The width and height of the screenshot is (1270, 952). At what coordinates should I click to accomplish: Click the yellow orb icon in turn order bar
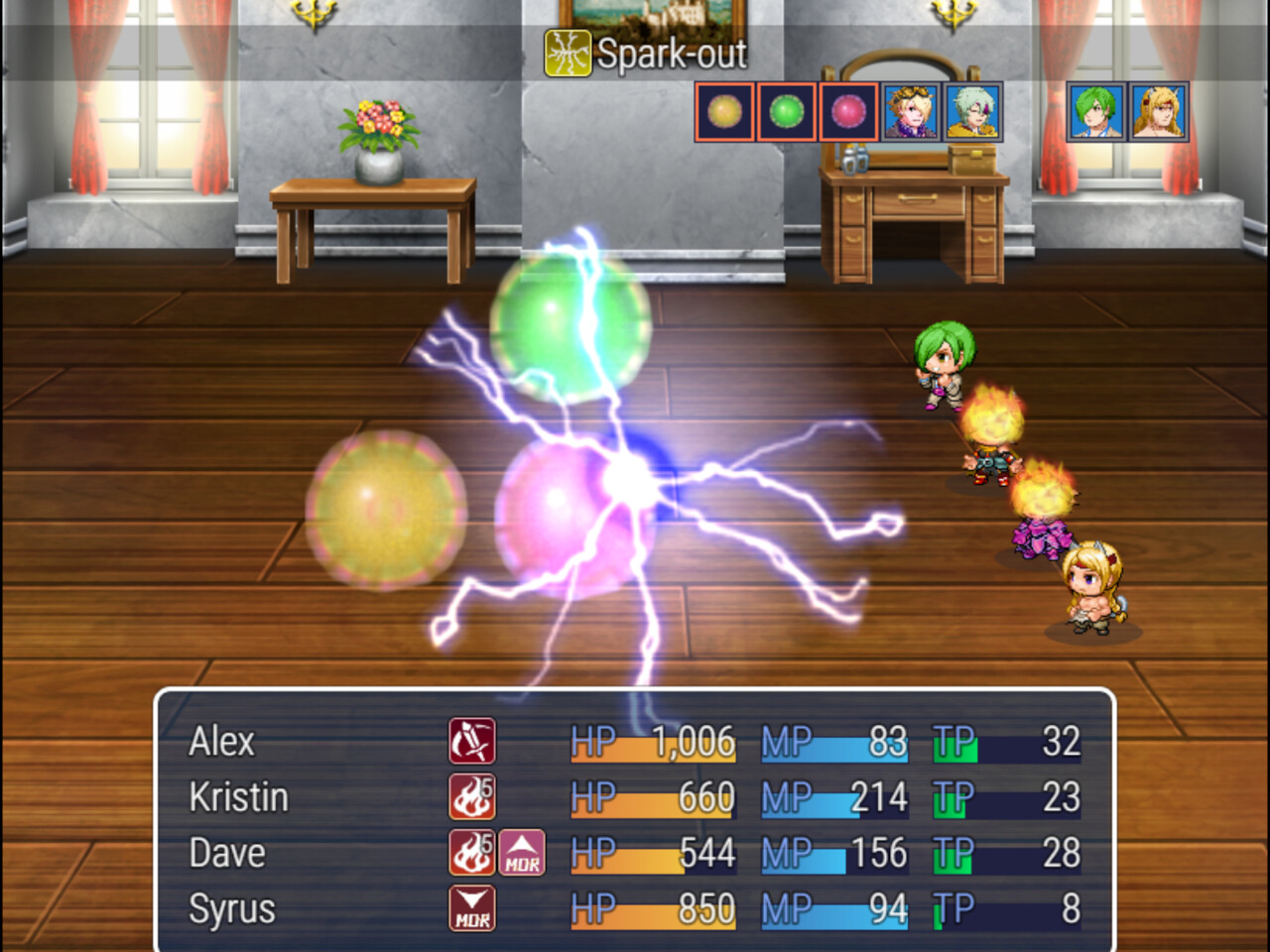pyautogui.click(x=722, y=112)
